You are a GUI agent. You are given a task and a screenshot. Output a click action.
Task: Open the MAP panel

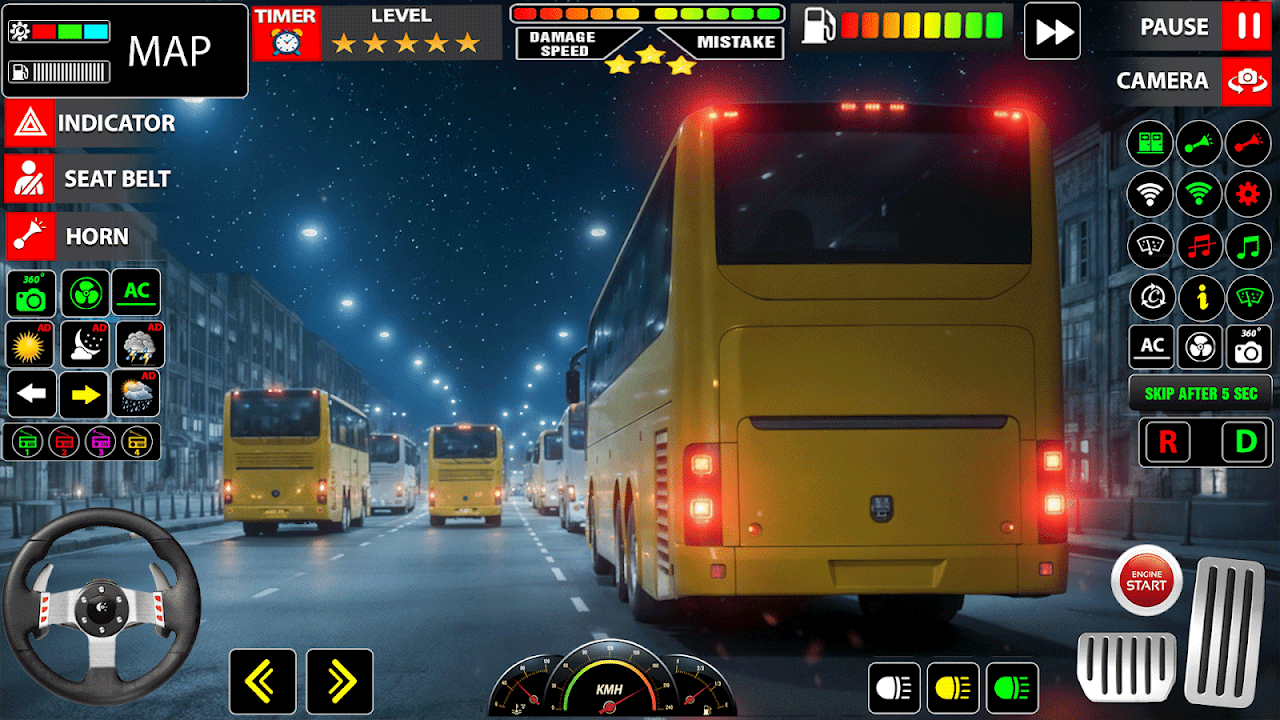[169, 49]
